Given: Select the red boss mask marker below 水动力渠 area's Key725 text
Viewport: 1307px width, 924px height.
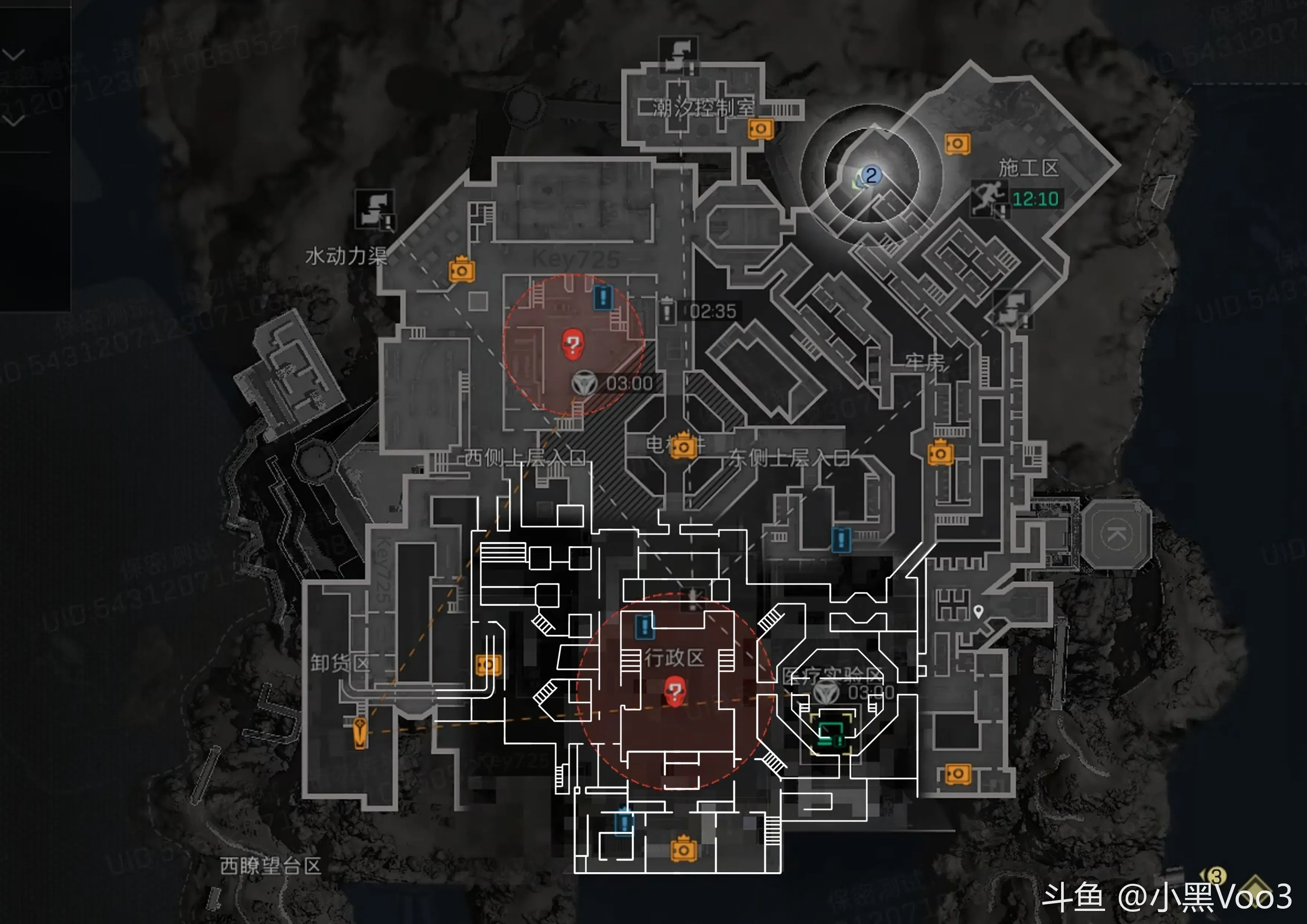Looking at the screenshot, I should (573, 344).
